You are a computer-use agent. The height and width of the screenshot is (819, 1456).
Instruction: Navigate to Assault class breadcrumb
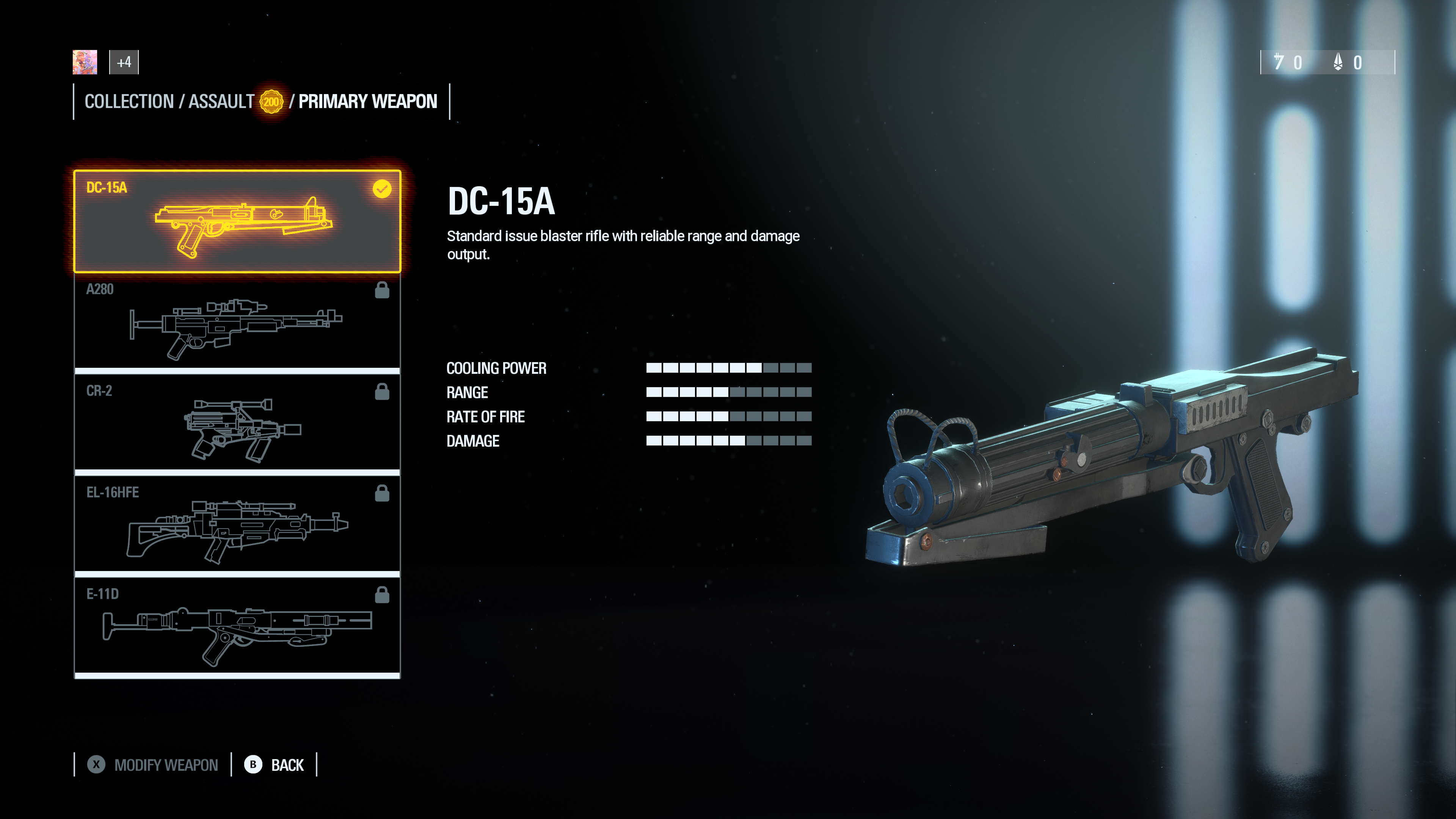(221, 102)
